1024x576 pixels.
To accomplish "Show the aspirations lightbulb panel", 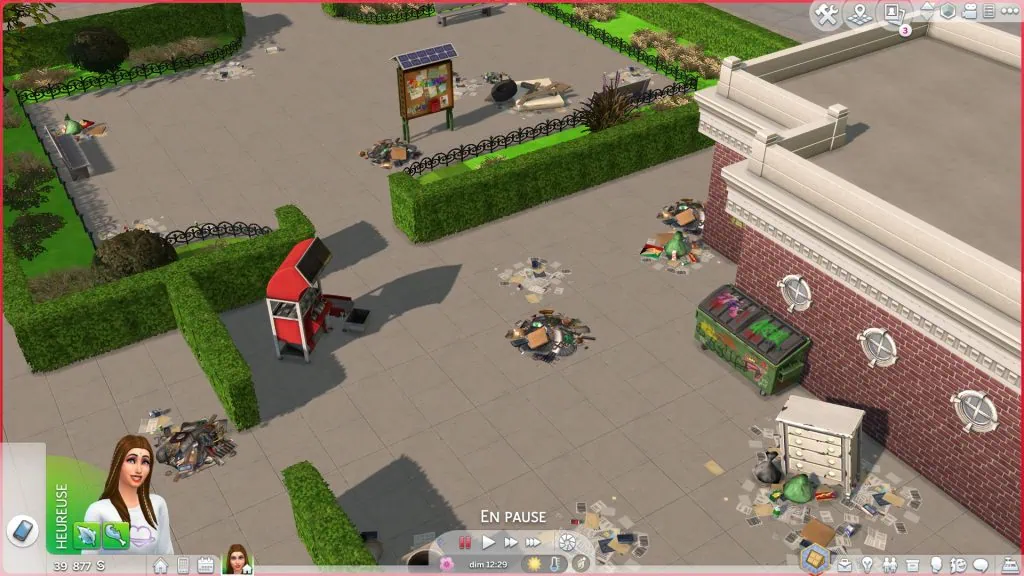I will 868,566.
